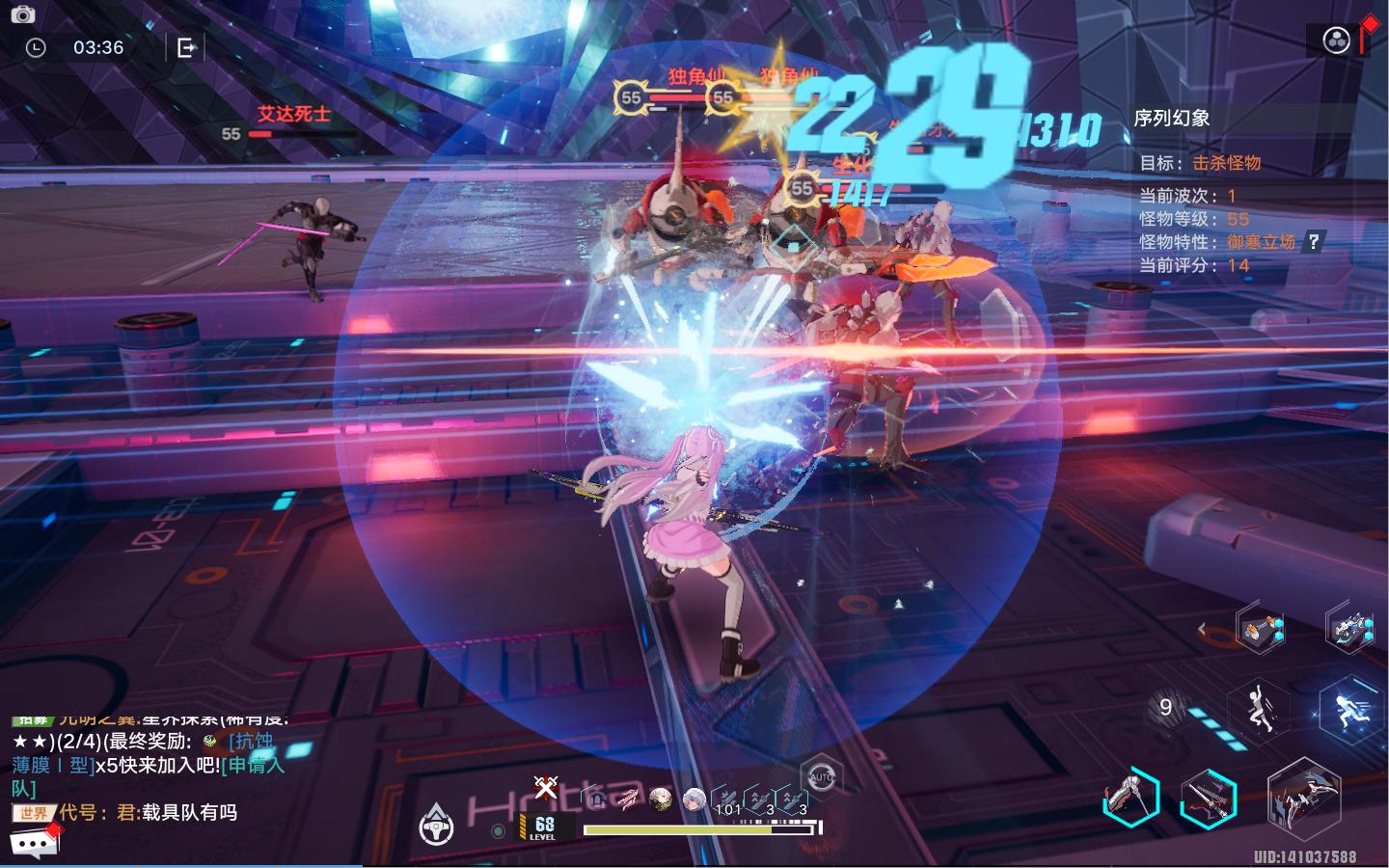Screen dimensions: 1389x868
Task: Open the chat bubble window
Action: [x=34, y=844]
